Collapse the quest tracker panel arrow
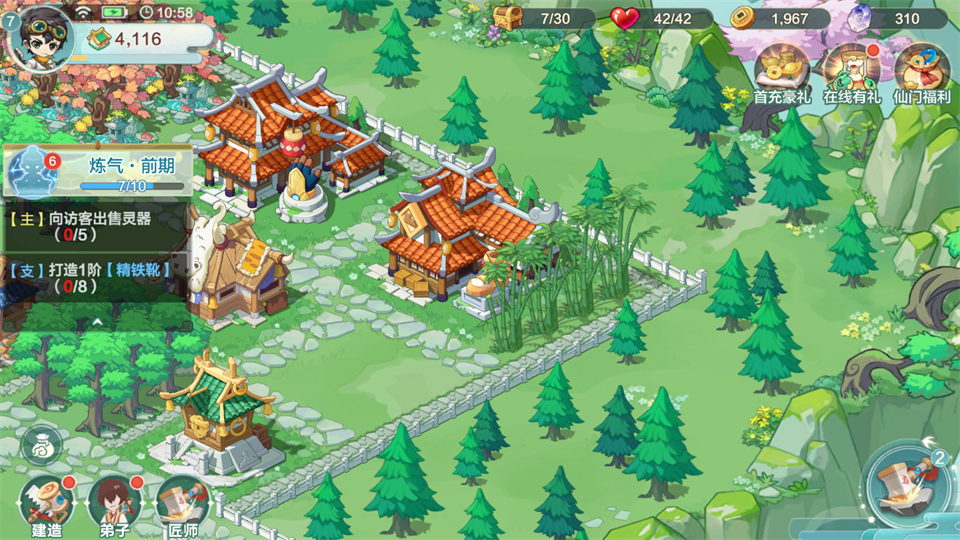Viewport: 960px width, 540px height. coord(96,322)
